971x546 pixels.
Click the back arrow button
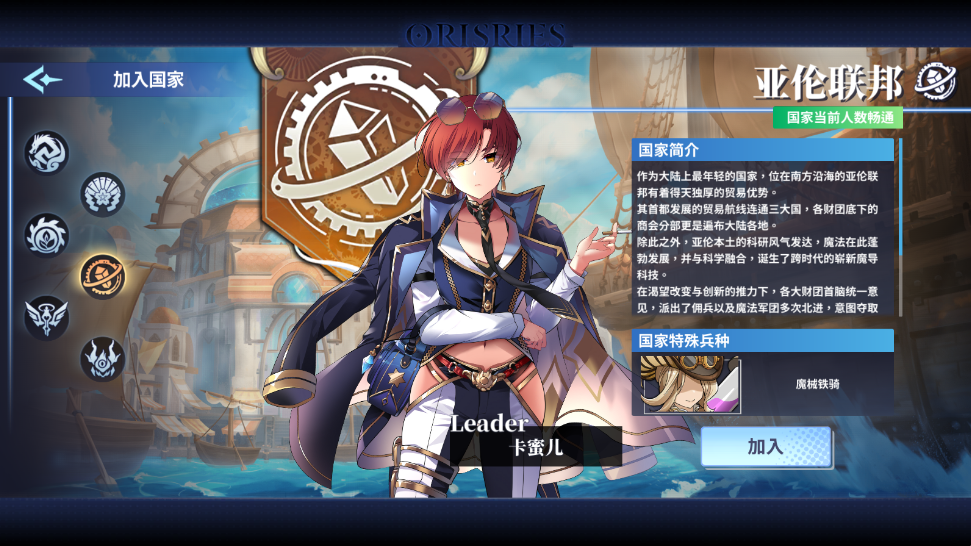point(43,80)
